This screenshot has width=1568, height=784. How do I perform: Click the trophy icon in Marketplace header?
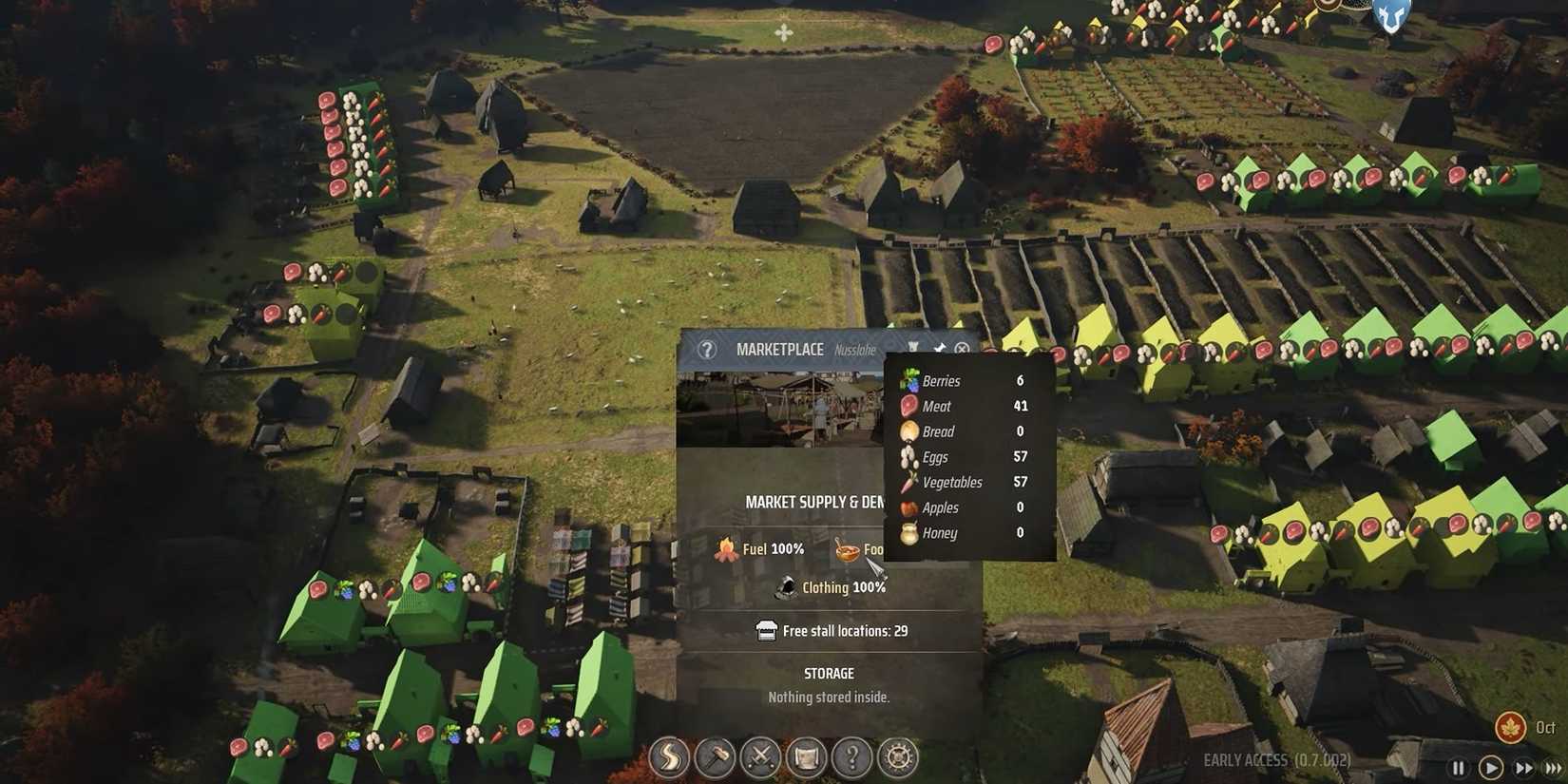(914, 348)
